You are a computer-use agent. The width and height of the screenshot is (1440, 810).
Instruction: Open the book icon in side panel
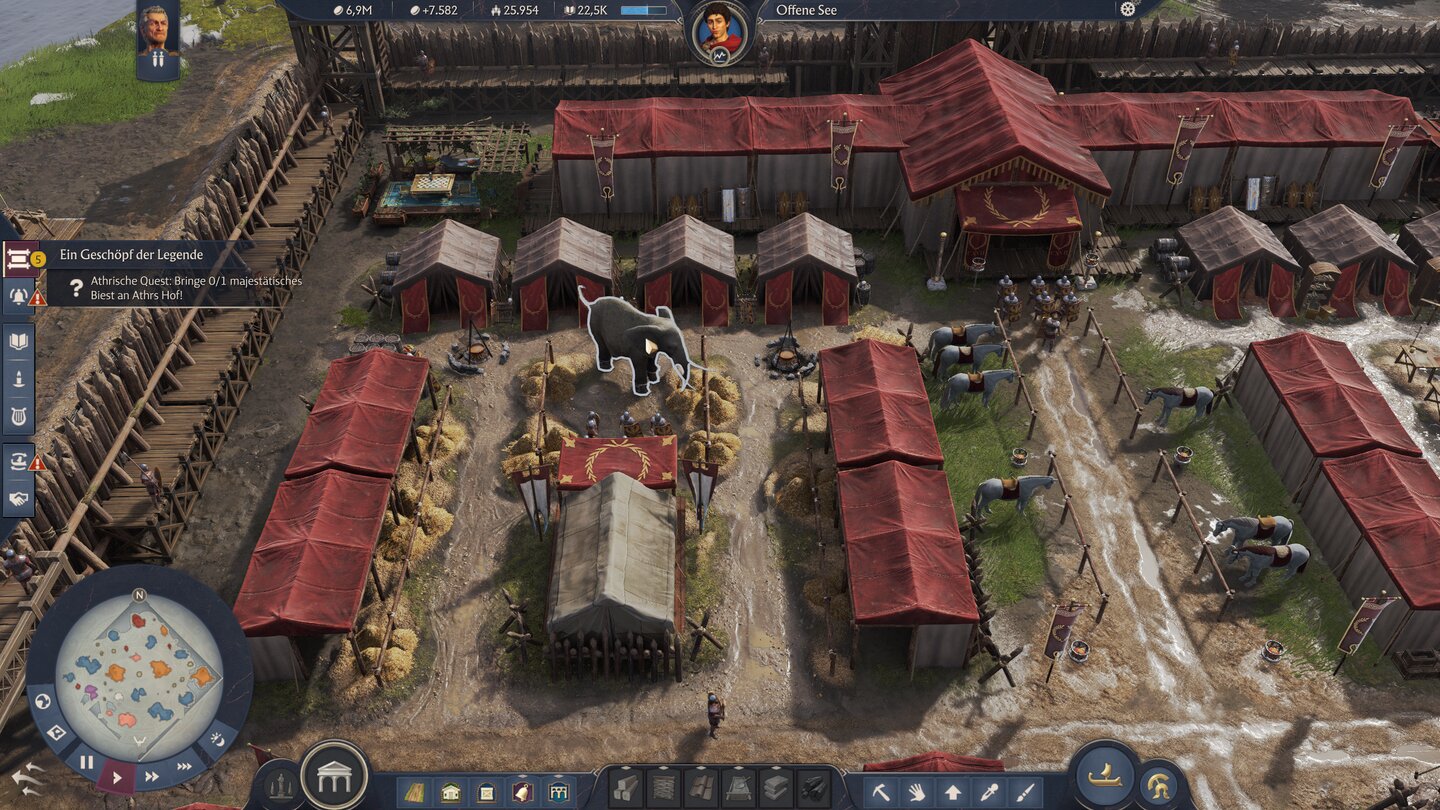coord(19,341)
